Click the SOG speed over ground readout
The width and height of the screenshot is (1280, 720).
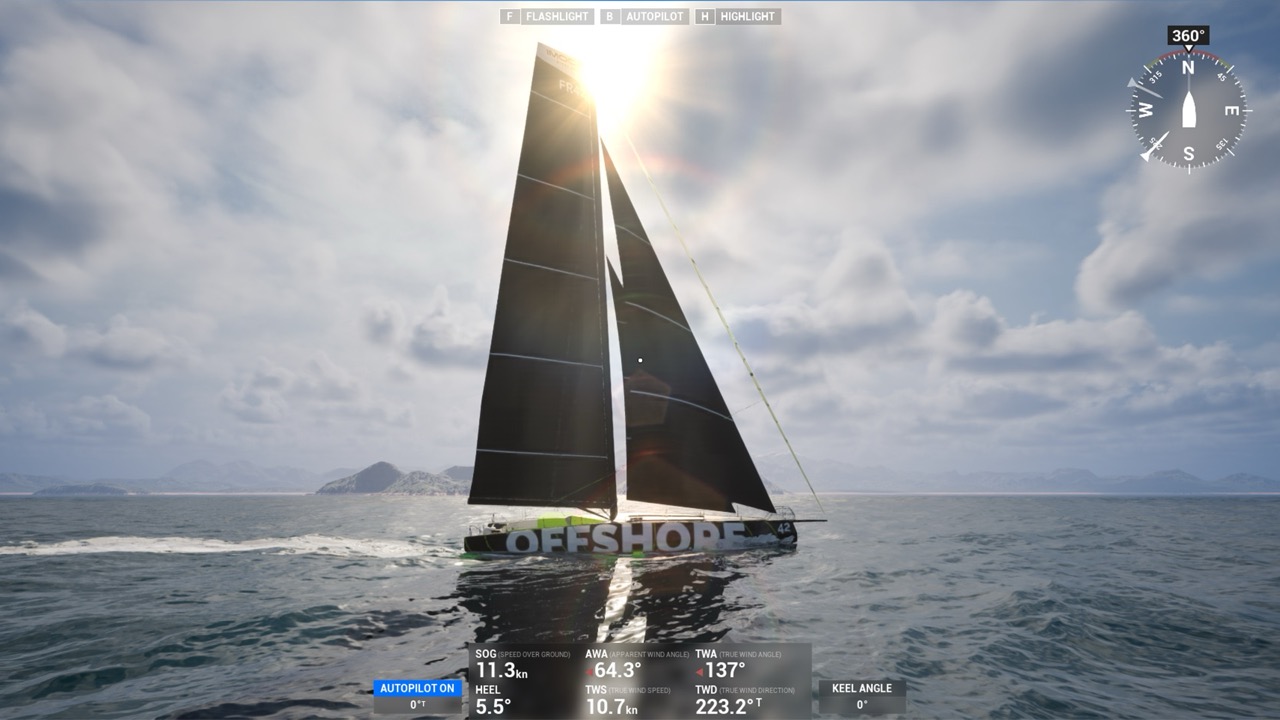500,664
